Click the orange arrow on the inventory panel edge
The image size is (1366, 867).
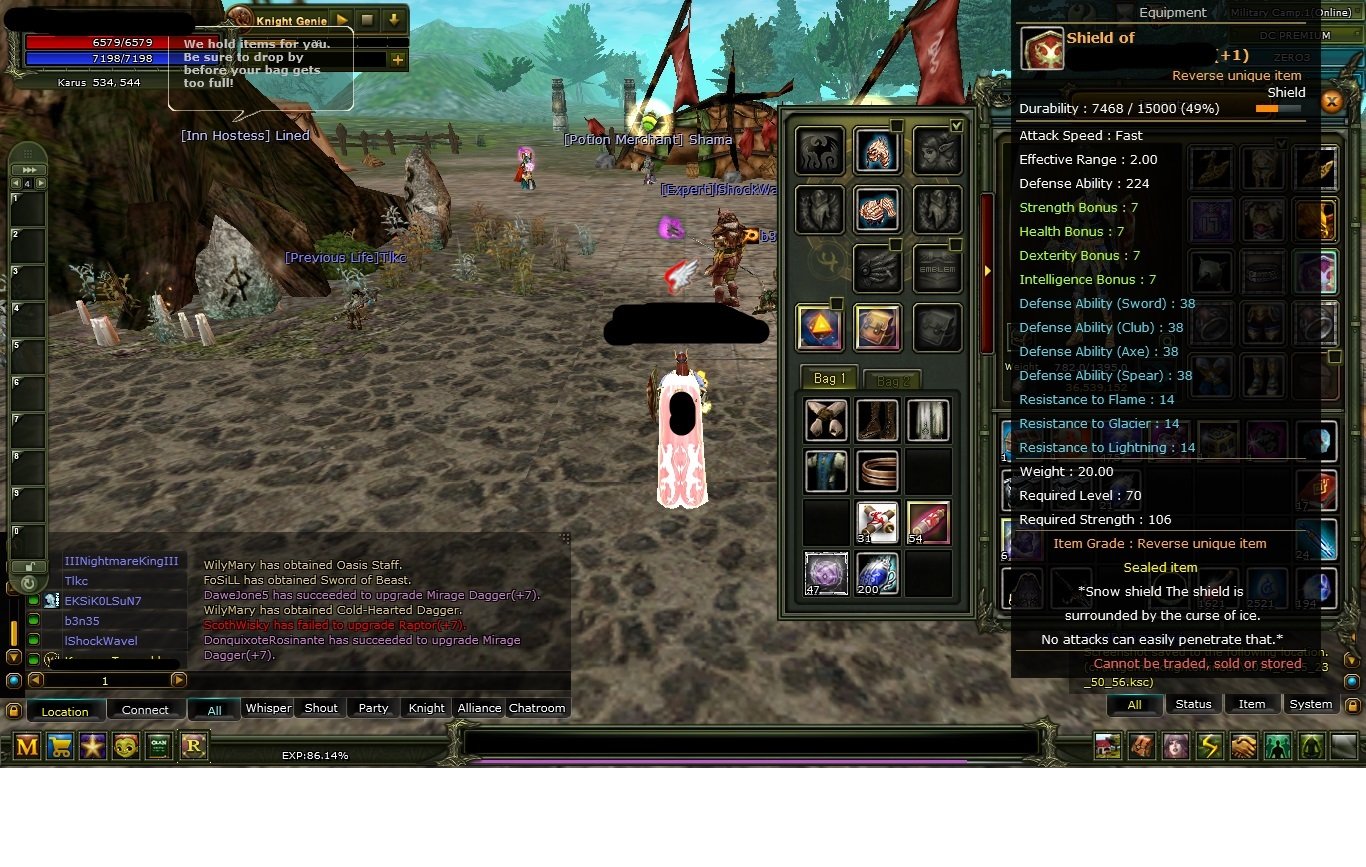pyautogui.click(x=988, y=269)
